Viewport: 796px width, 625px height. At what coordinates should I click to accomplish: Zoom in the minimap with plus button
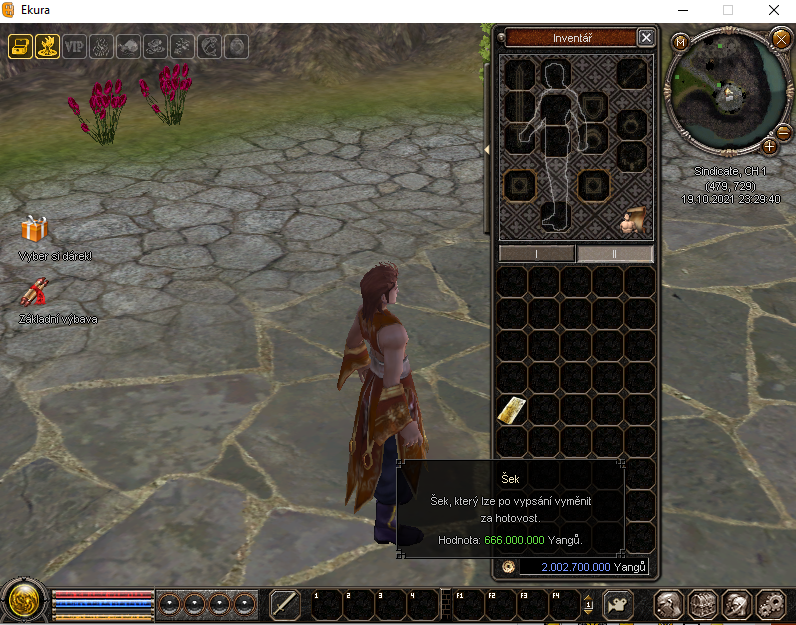[x=769, y=146]
